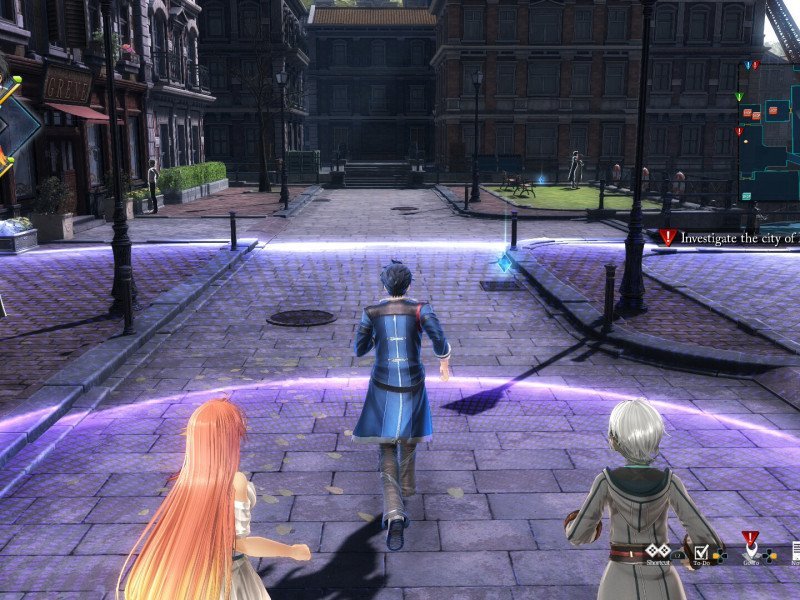
Task: Open the notebook icon in the bottom bar
Action: (x=795, y=551)
